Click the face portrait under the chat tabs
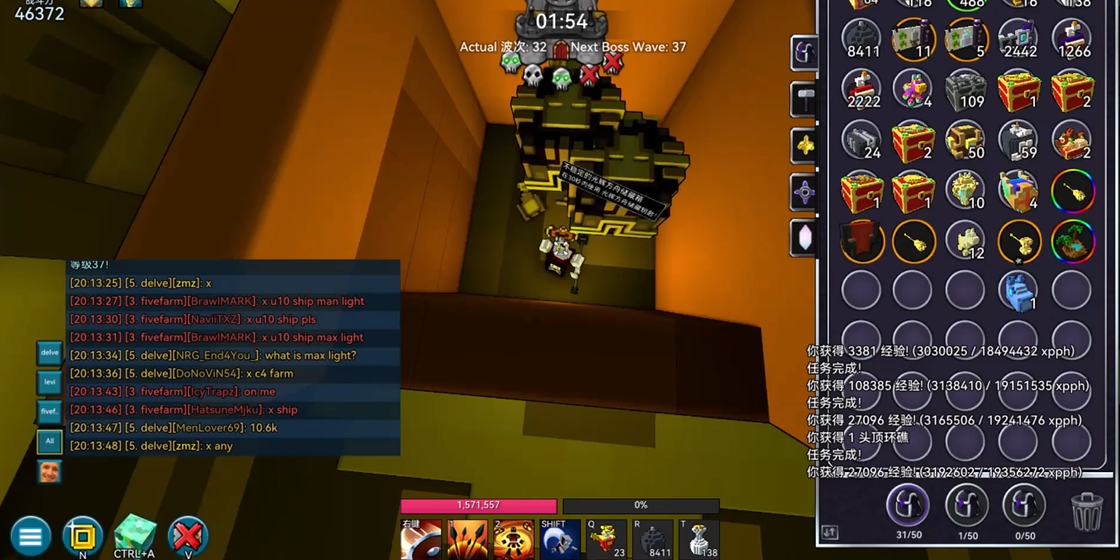The height and width of the screenshot is (560, 1120). (49, 470)
